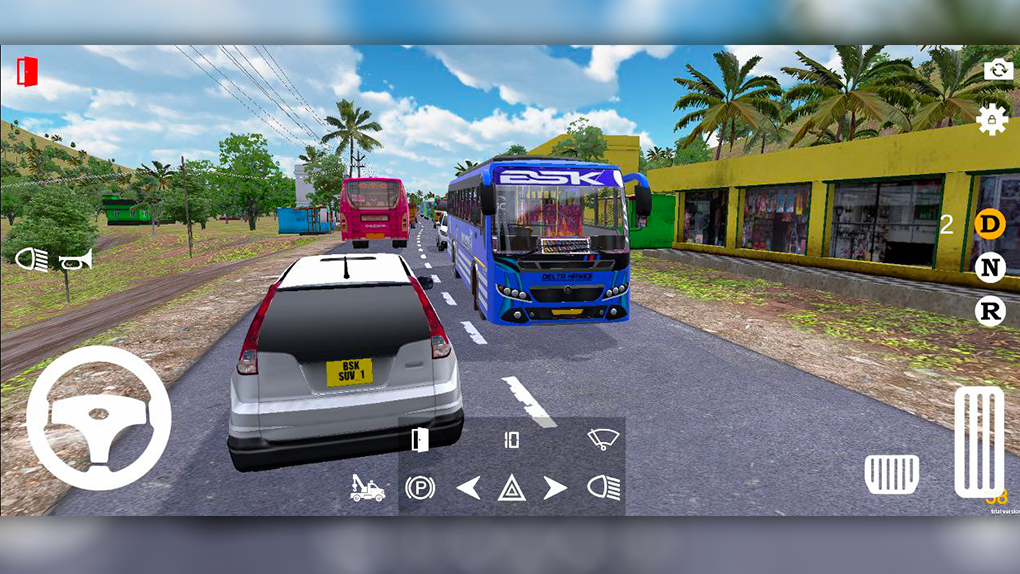The width and height of the screenshot is (1020, 574).
Task: Flash the high beam beside the horn
Action: click(31, 260)
